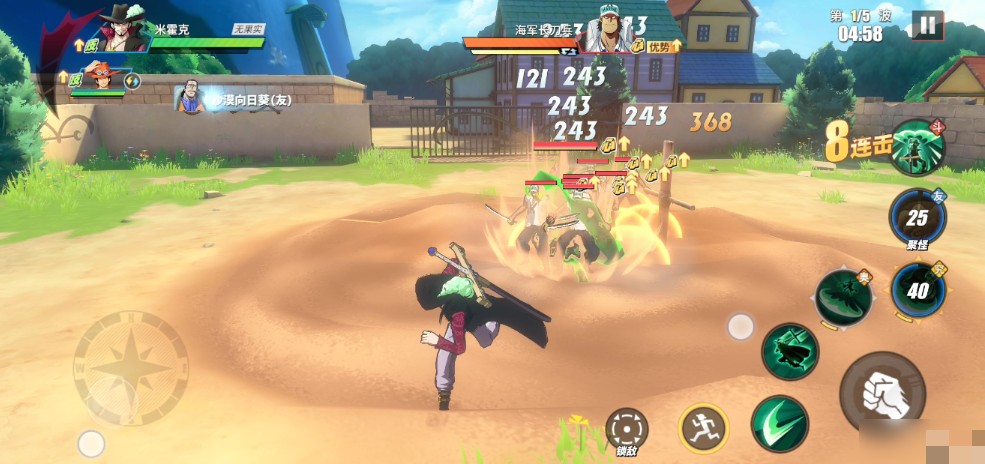This screenshot has width=985, height=464.
Task: Switch to the Ace character portrait
Action: 99,79
